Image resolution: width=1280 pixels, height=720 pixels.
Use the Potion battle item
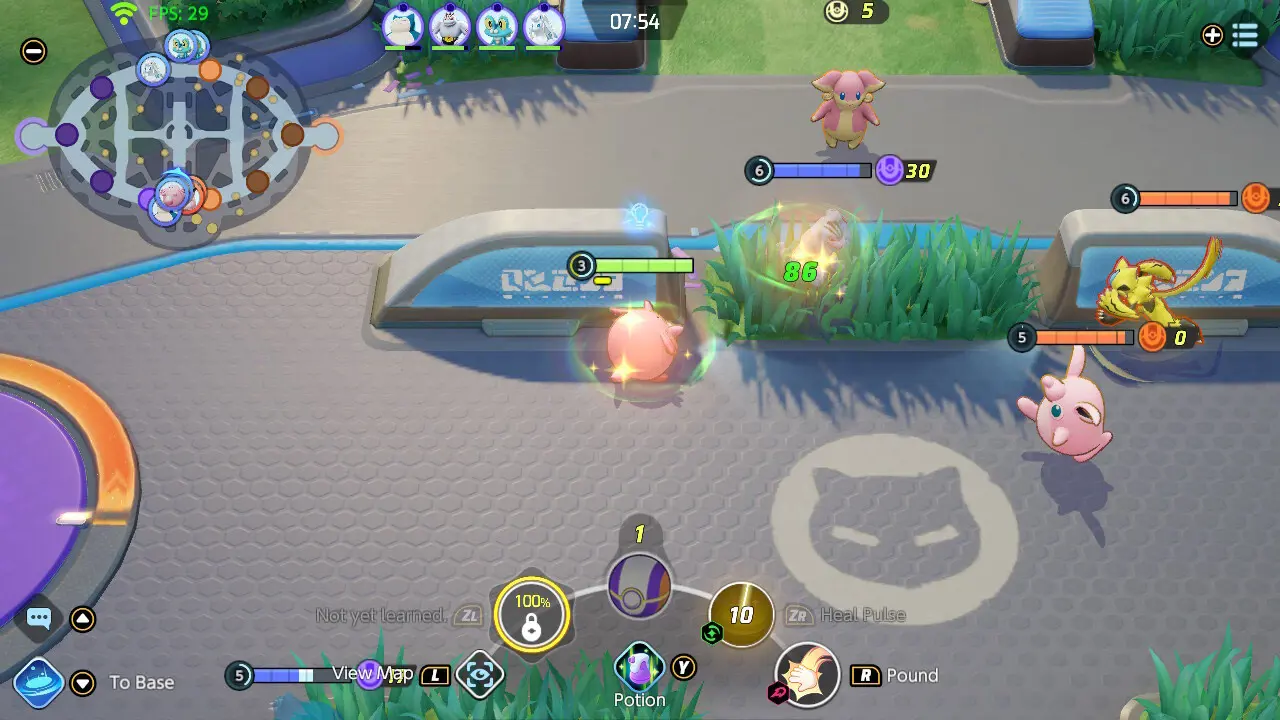click(x=639, y=667)
